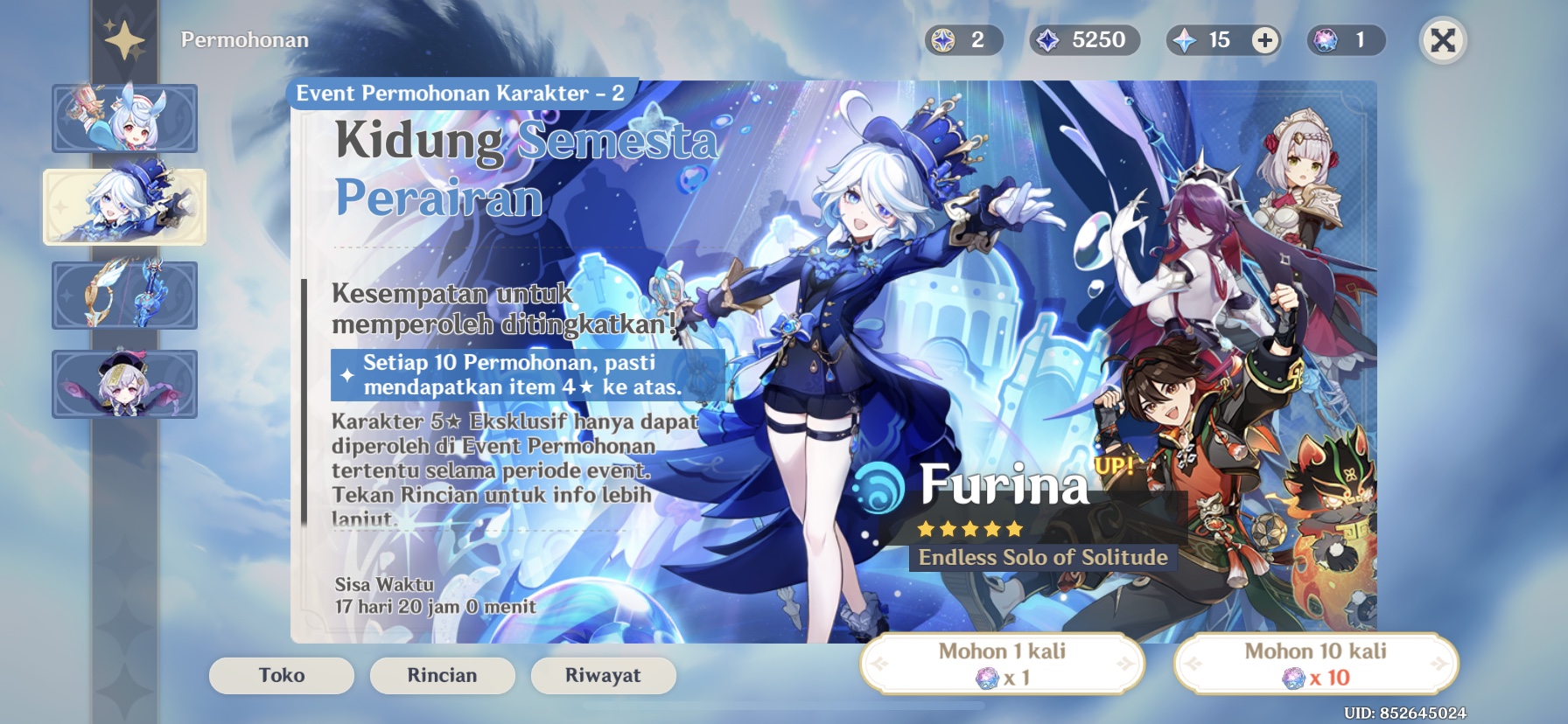Open Rincian for banner details

(x=442, y=675)
